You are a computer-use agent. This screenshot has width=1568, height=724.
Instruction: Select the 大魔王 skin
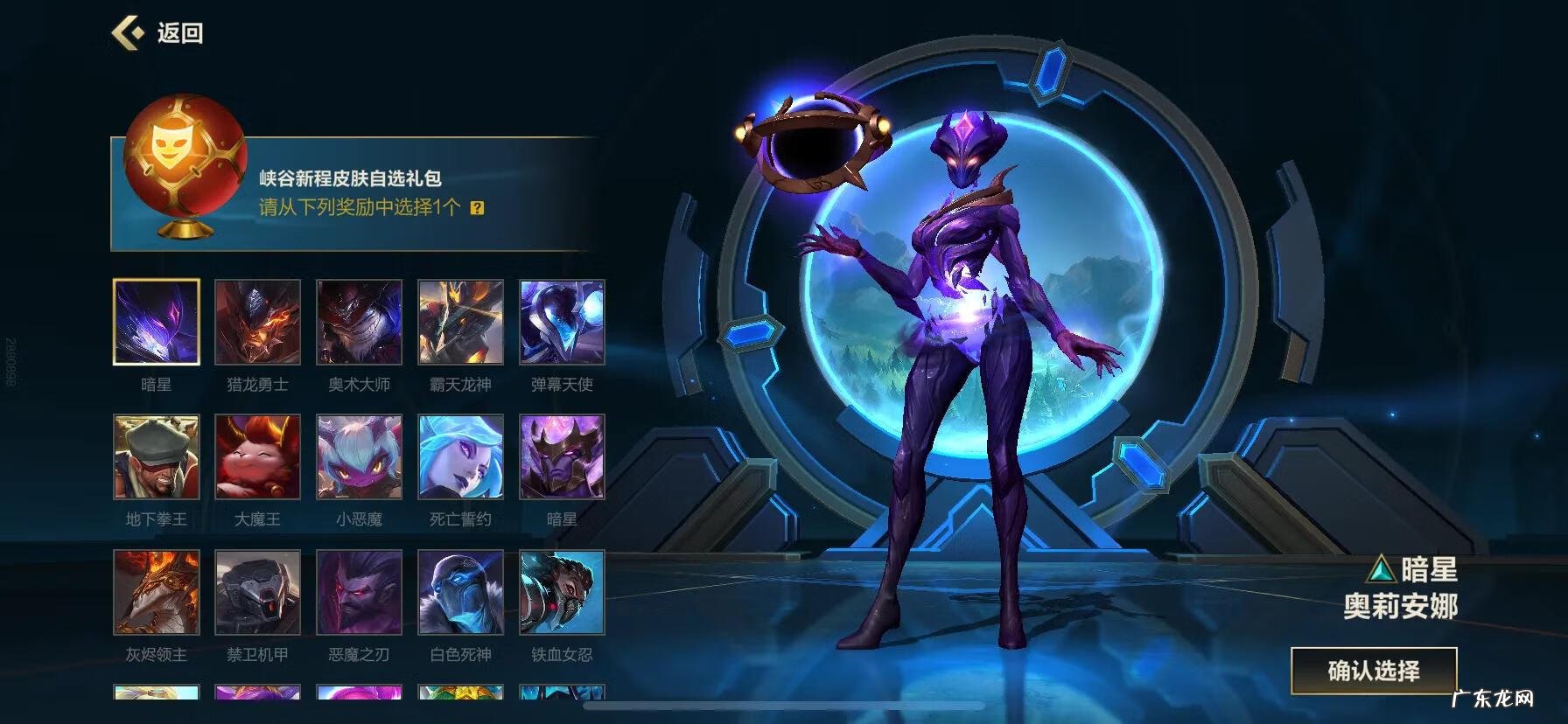point(257,456)
